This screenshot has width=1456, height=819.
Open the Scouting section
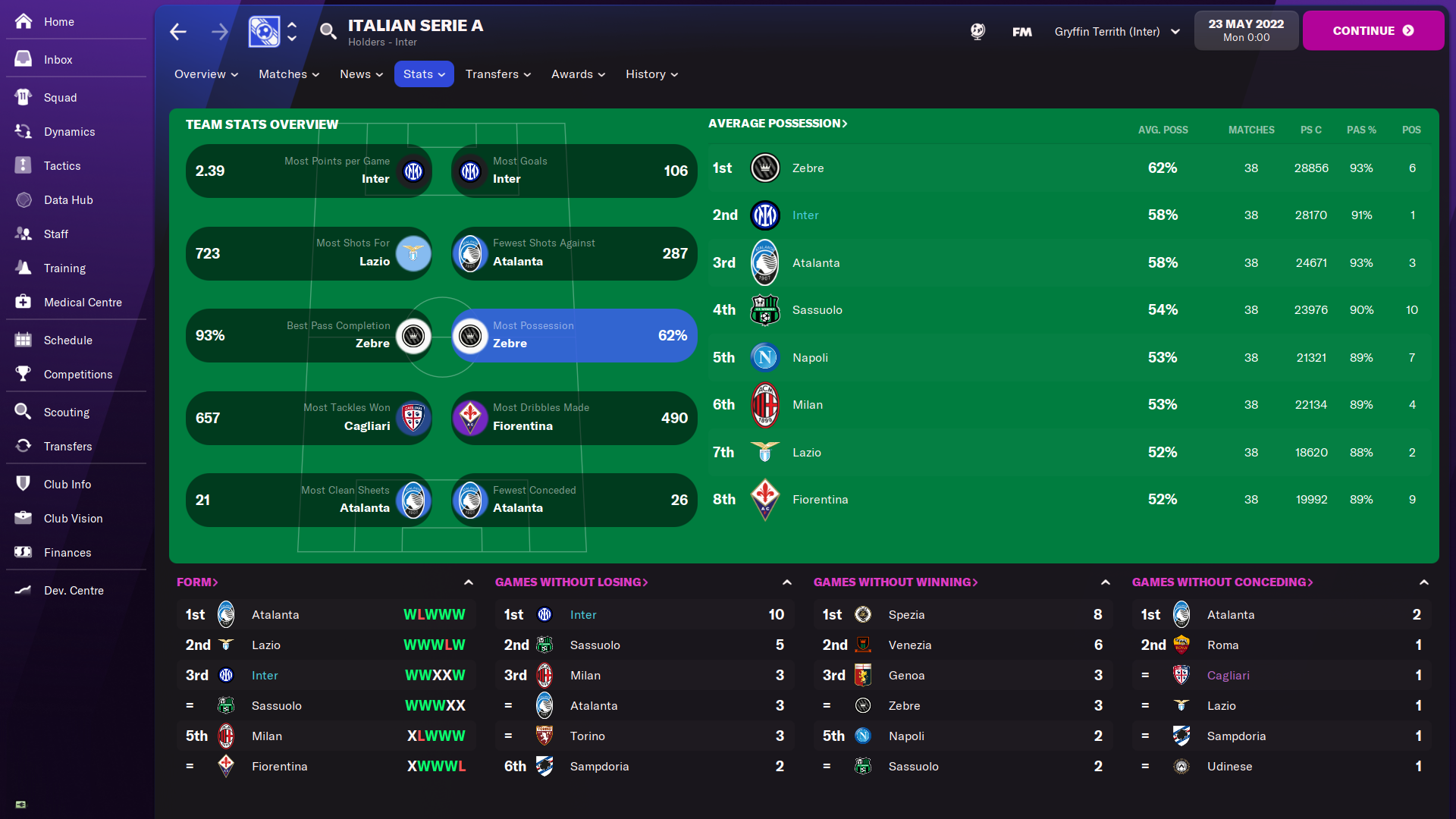point(66,413)
